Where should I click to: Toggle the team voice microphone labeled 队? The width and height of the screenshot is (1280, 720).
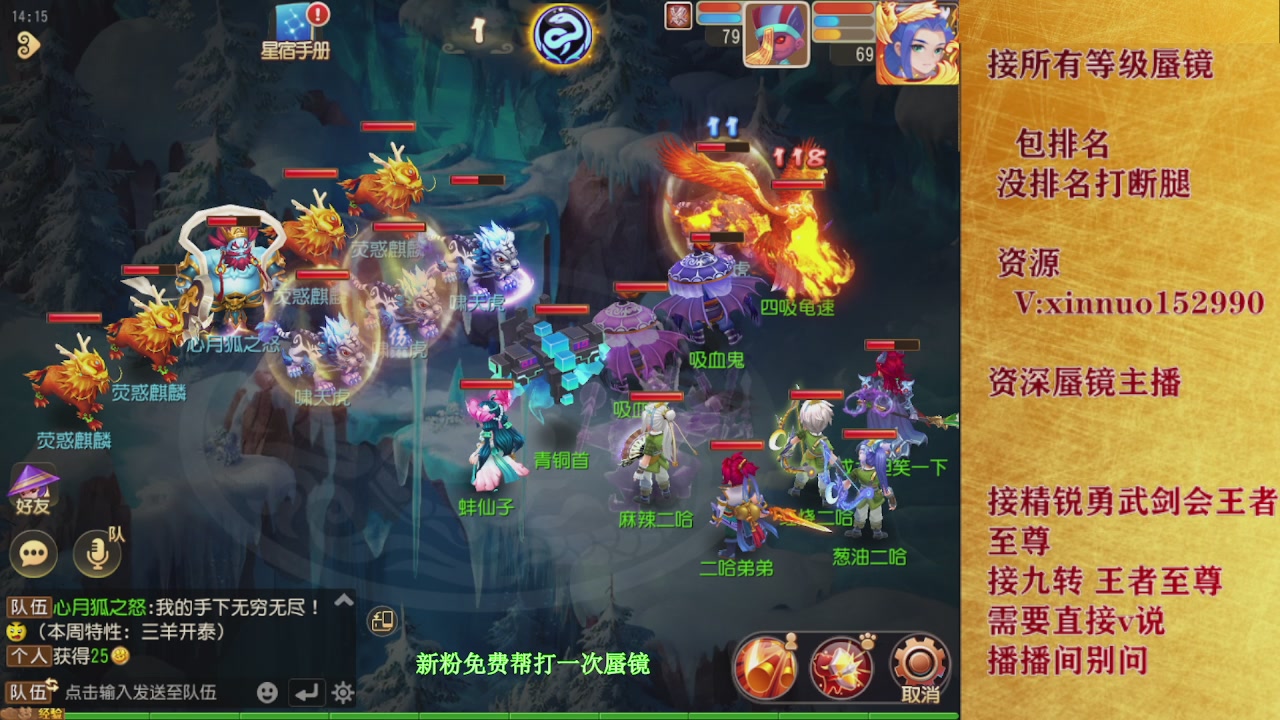pos(95,555)
